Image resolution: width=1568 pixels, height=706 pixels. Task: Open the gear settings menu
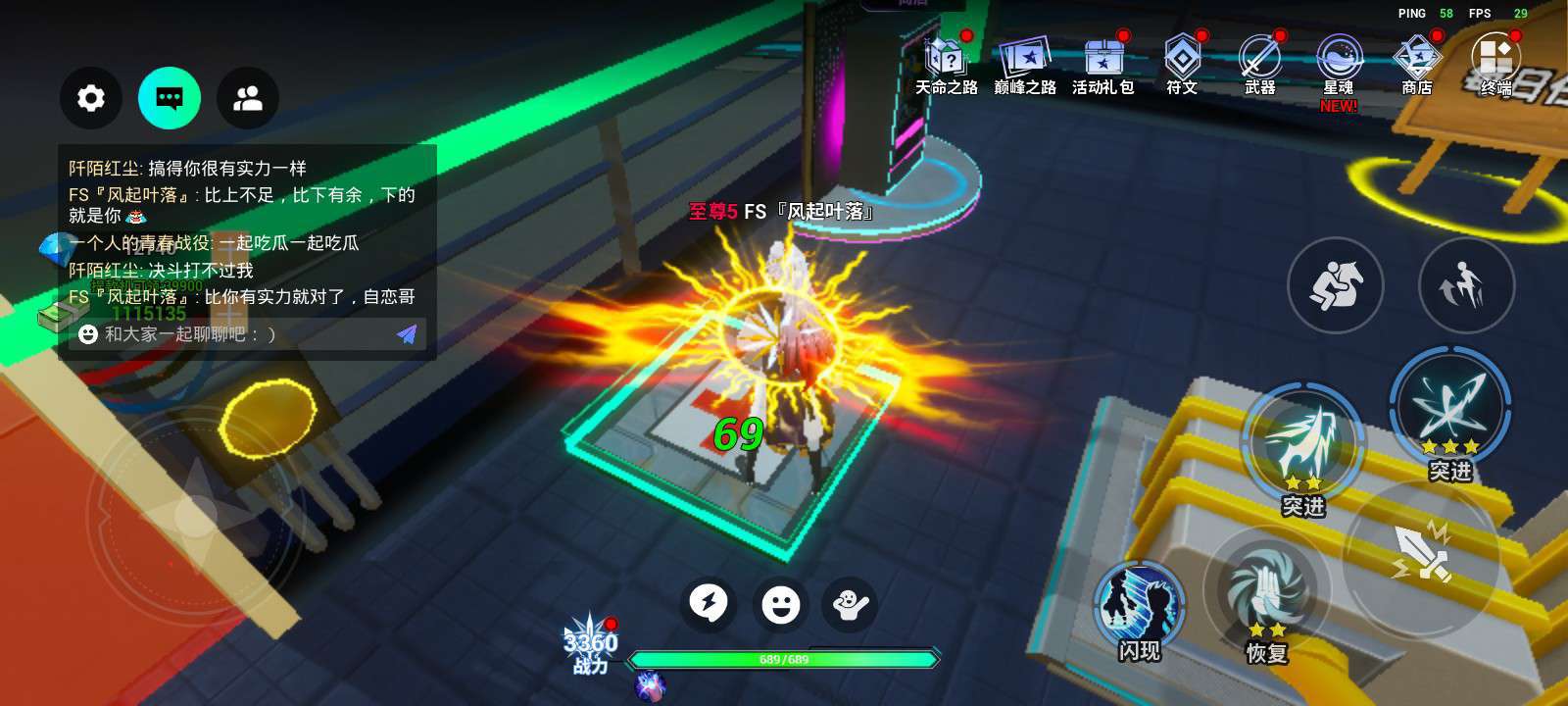click(91, 98)
